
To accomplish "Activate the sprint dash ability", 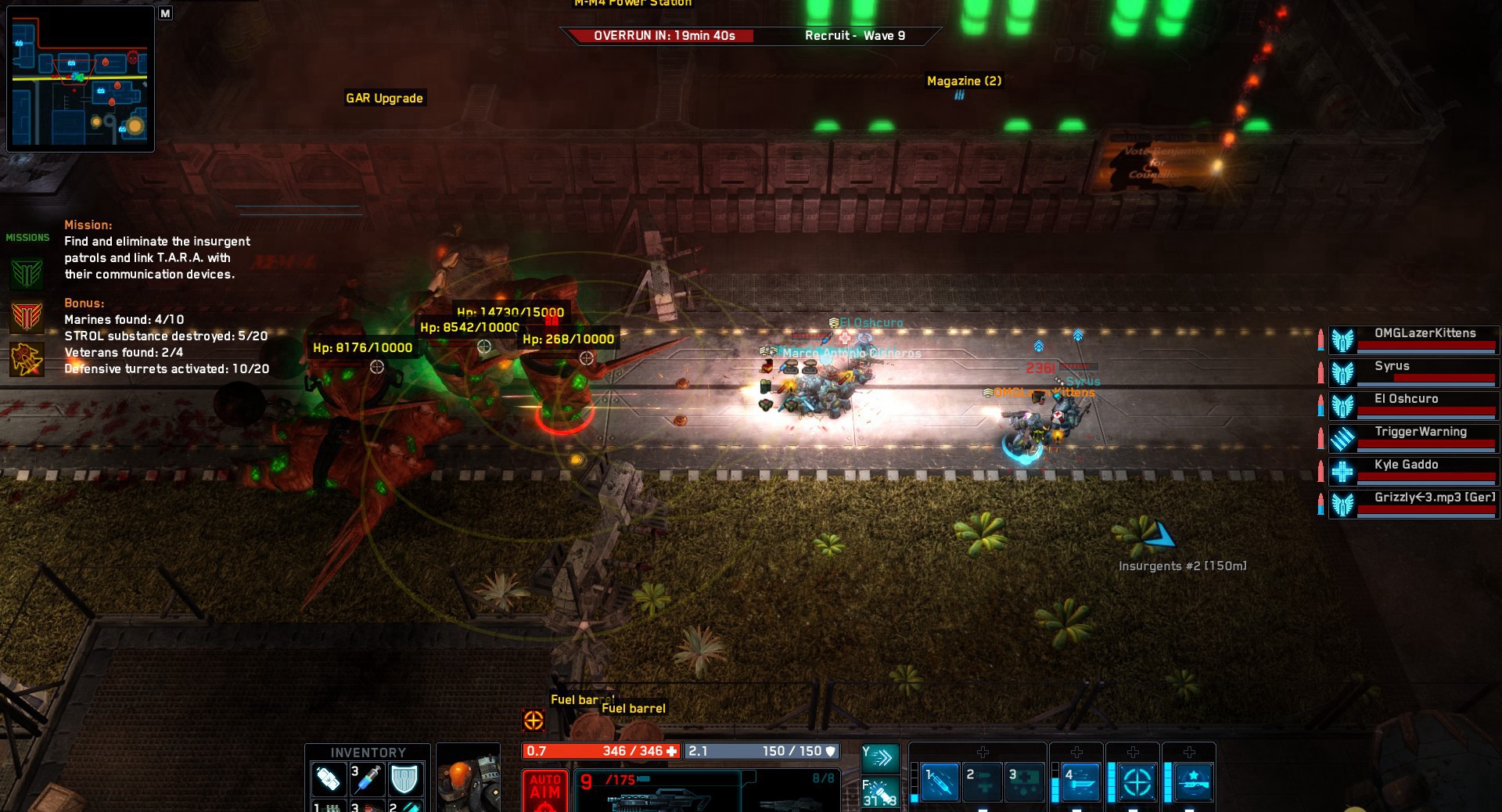I will (x=880, y=757).
